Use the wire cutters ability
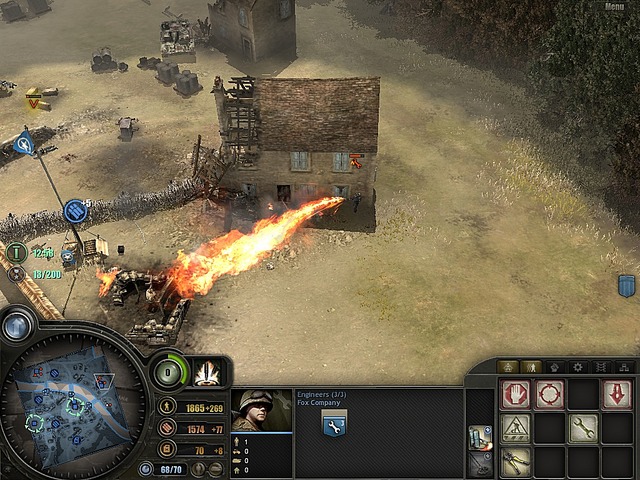640x480 pixels. [515, 462]
